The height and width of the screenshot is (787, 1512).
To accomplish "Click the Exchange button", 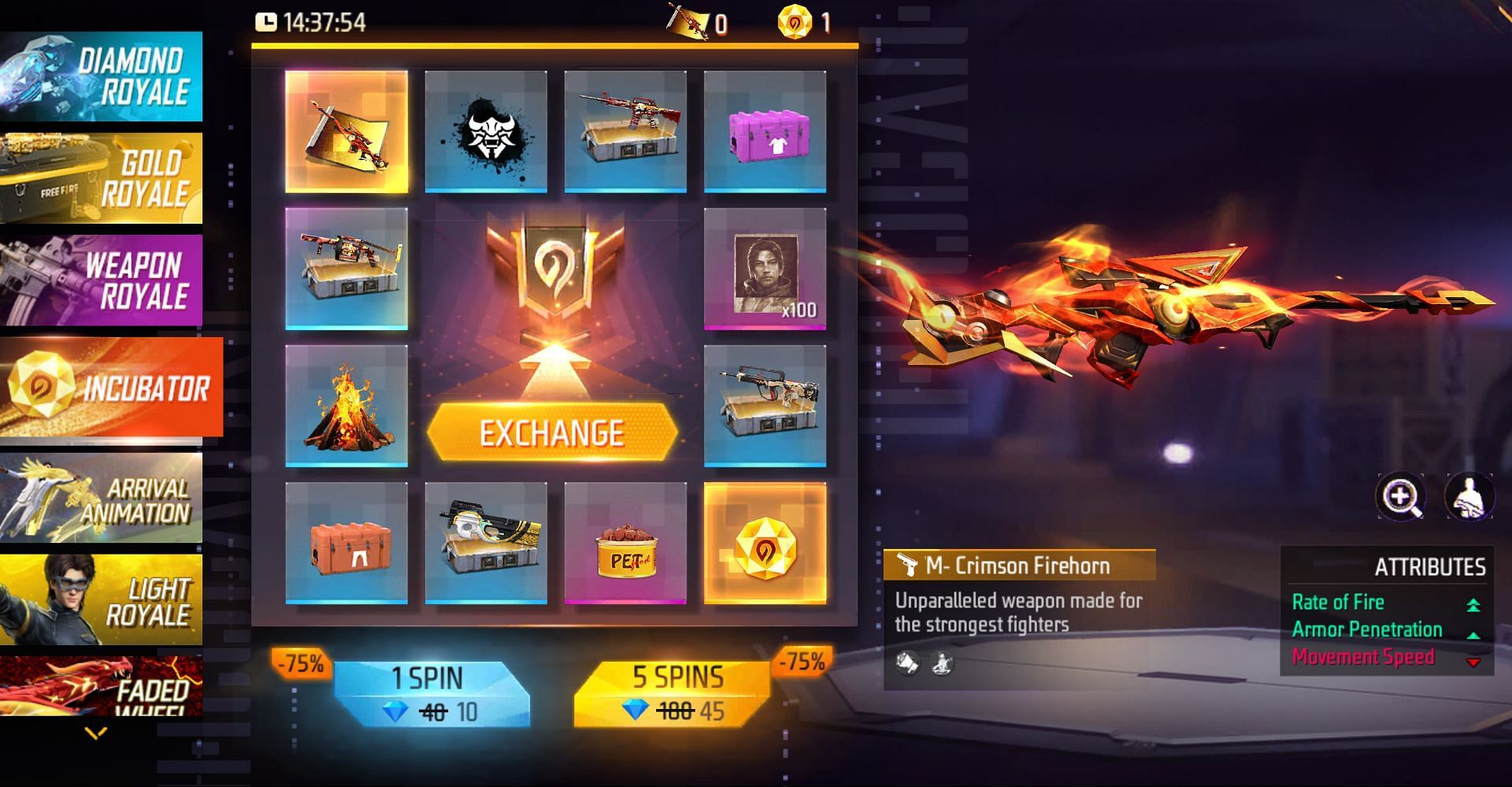I will [552, 432].
